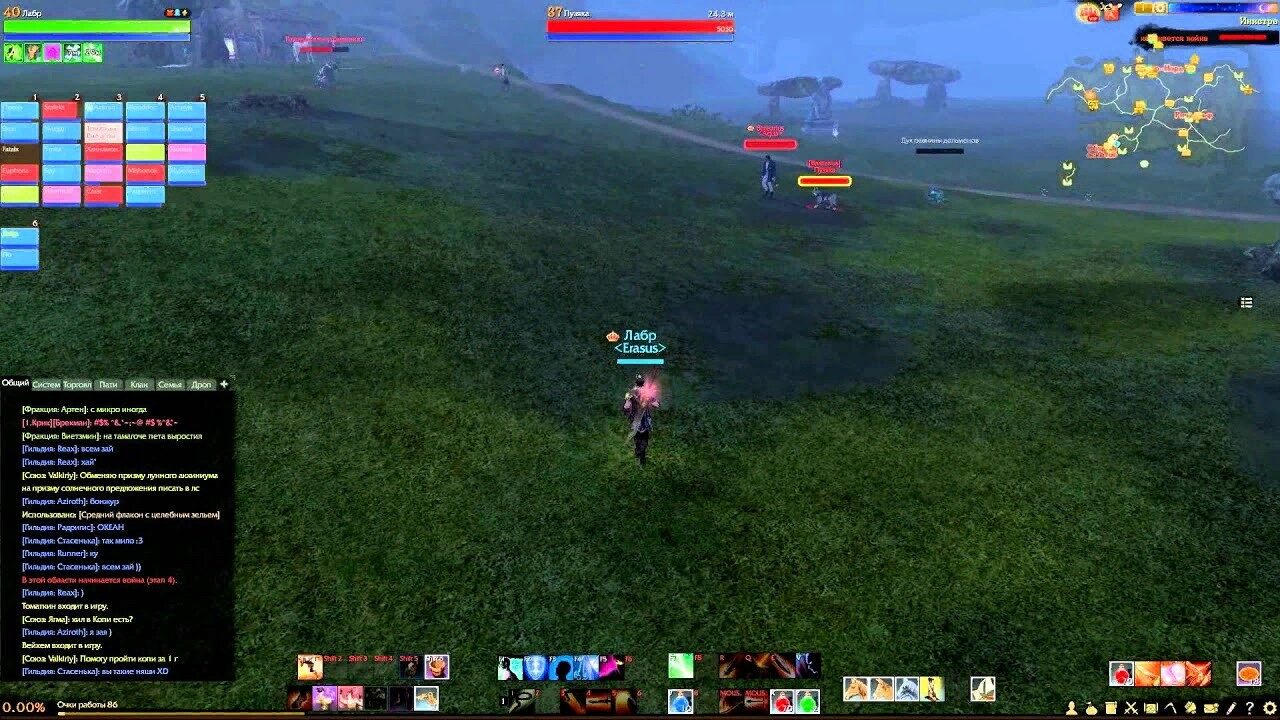Open the quest journal icon
This screenshot has height=720, width=1280.
pyautogui.click(x=1111, y=709)
